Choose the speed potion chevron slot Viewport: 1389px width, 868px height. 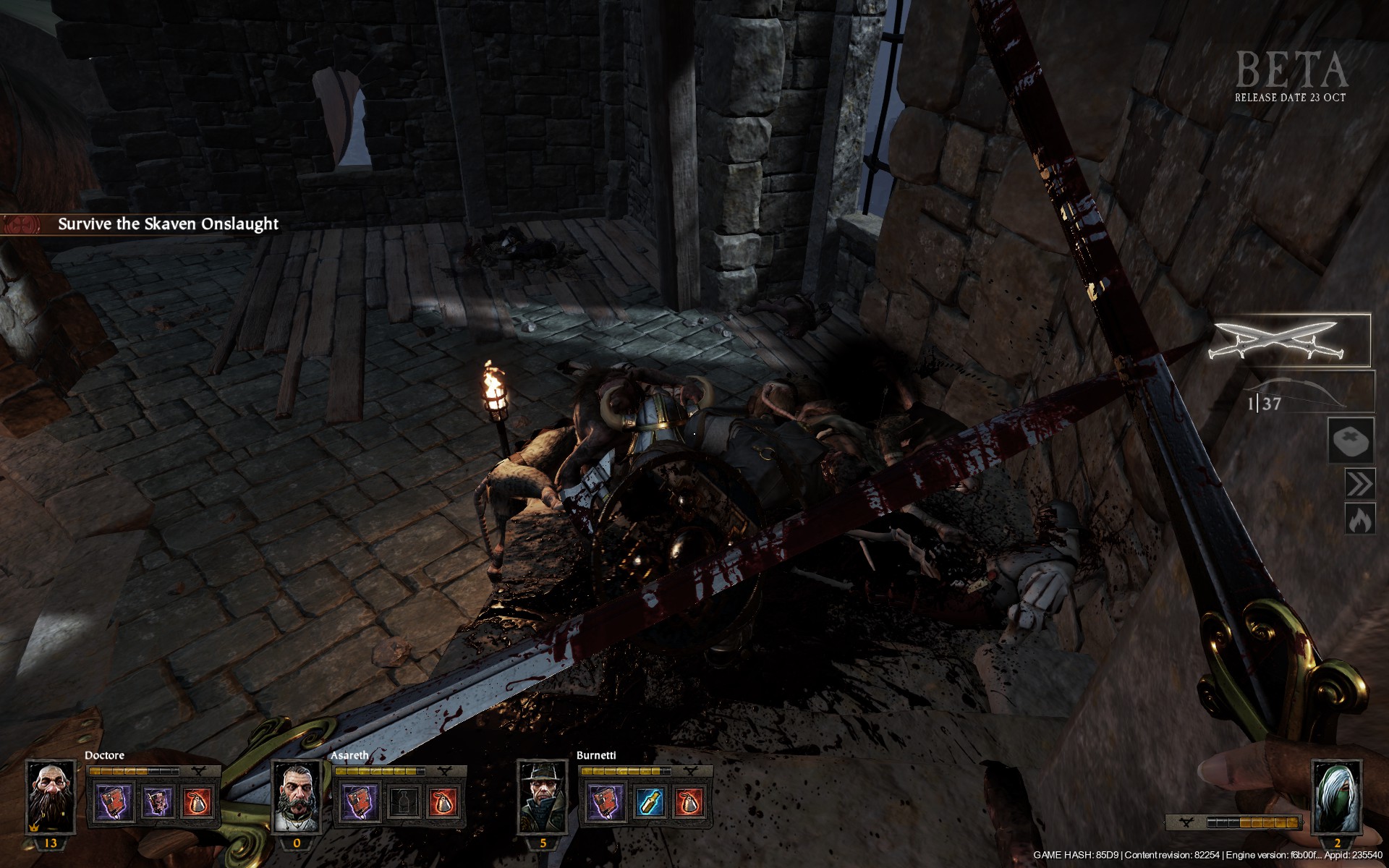(1359, 483)
